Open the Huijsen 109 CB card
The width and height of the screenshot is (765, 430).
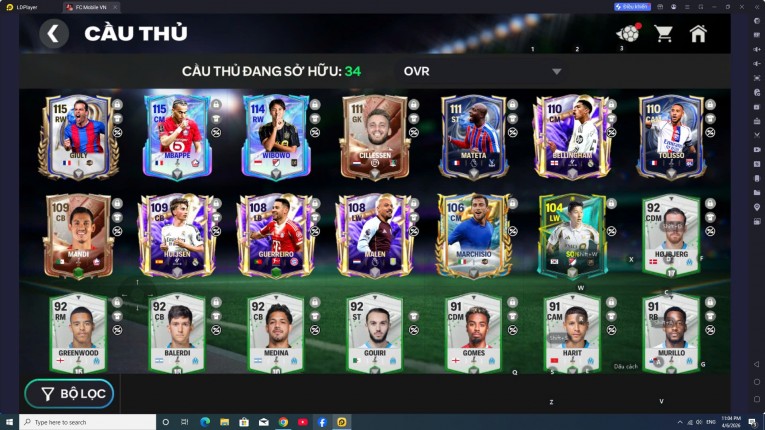tap(176, 237)
